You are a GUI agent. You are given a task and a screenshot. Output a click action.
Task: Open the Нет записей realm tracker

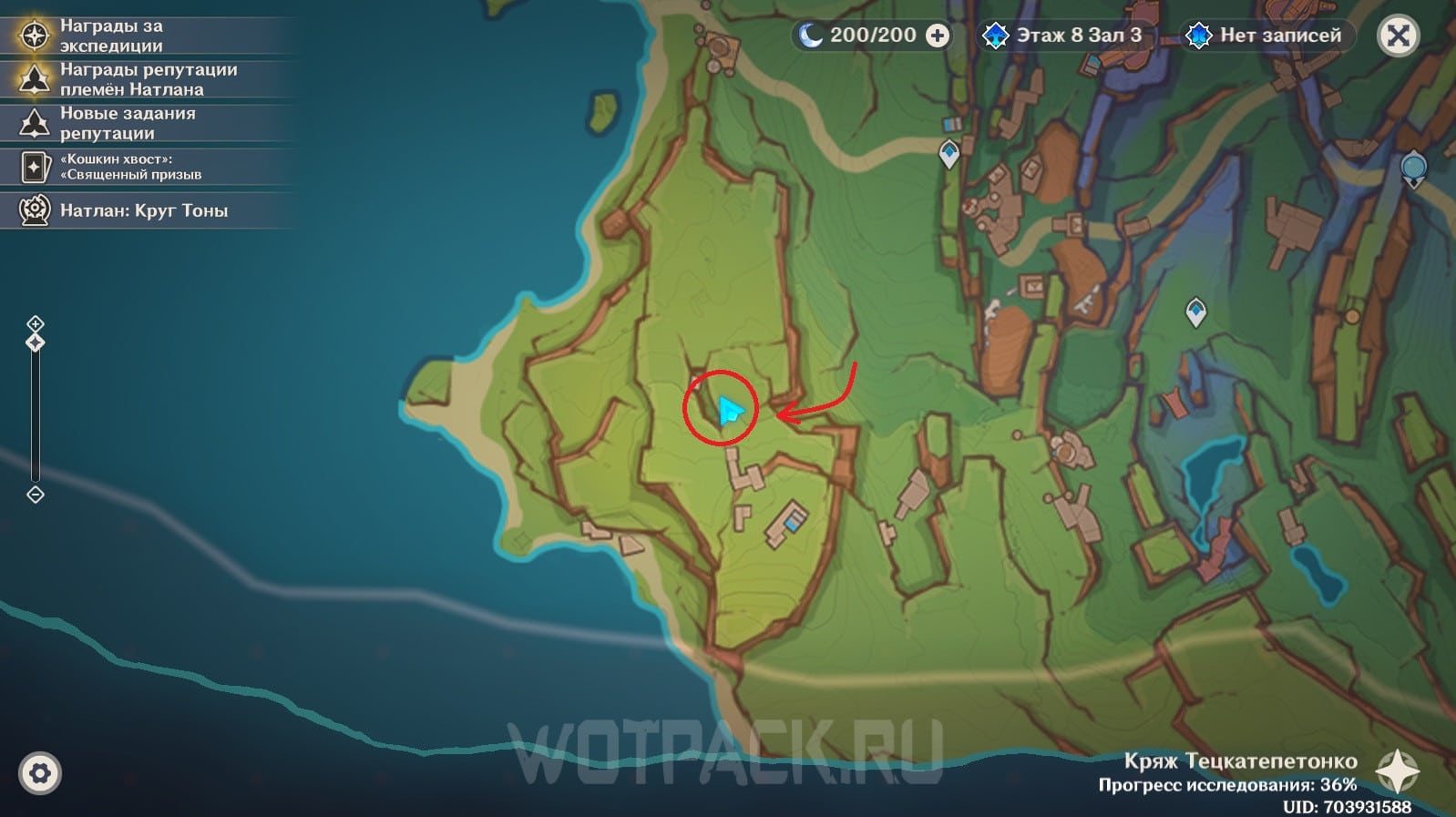pos(1266,36)
